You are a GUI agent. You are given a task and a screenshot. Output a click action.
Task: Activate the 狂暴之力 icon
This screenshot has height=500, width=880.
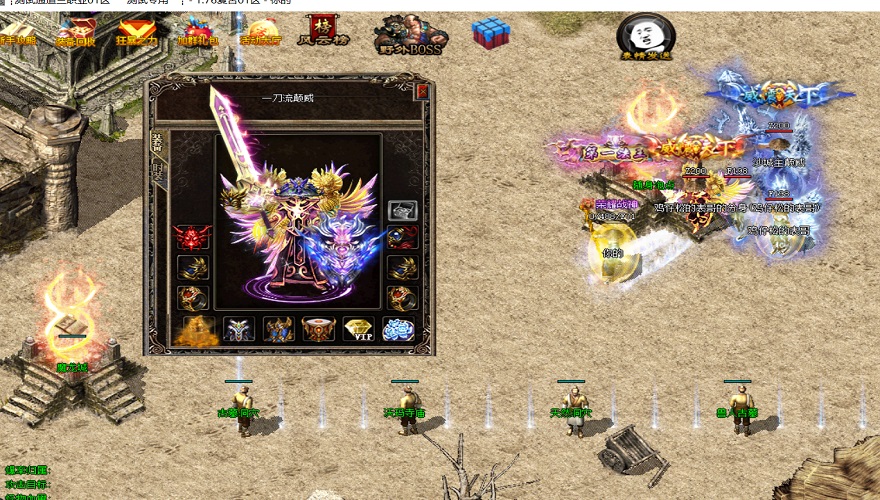136,34
